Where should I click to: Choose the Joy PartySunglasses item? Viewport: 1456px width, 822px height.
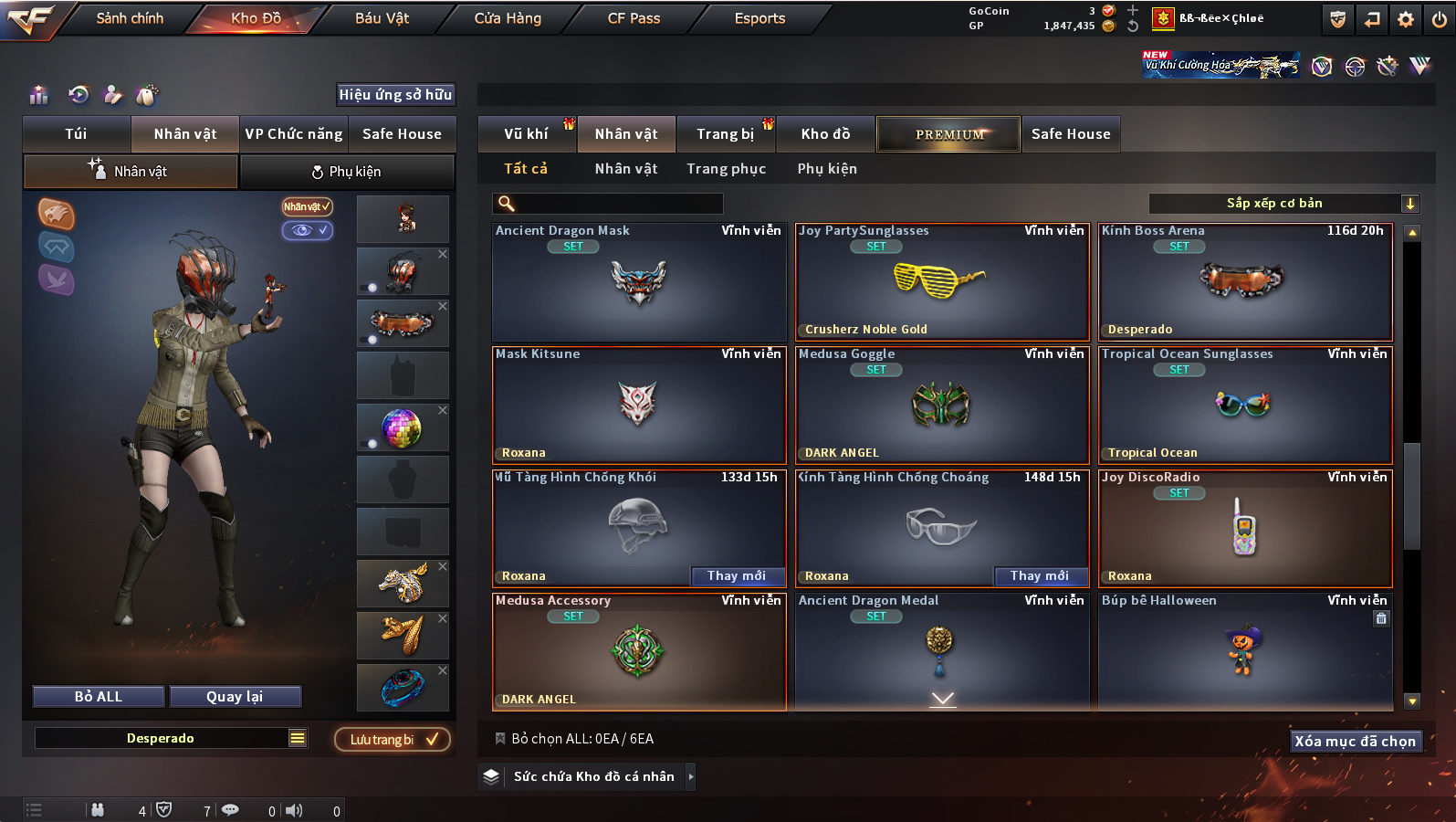click(x=941, y=282)
